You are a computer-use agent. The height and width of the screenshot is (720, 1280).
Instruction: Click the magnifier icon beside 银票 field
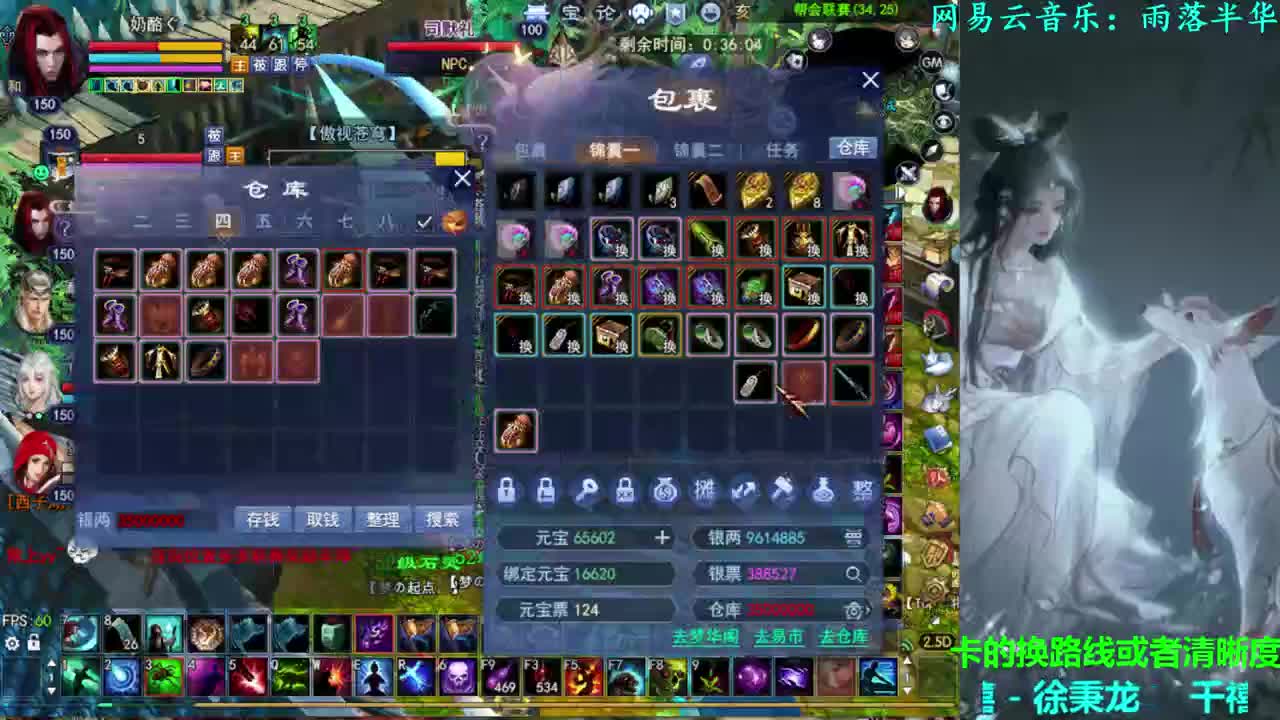(x=854, y=575)
